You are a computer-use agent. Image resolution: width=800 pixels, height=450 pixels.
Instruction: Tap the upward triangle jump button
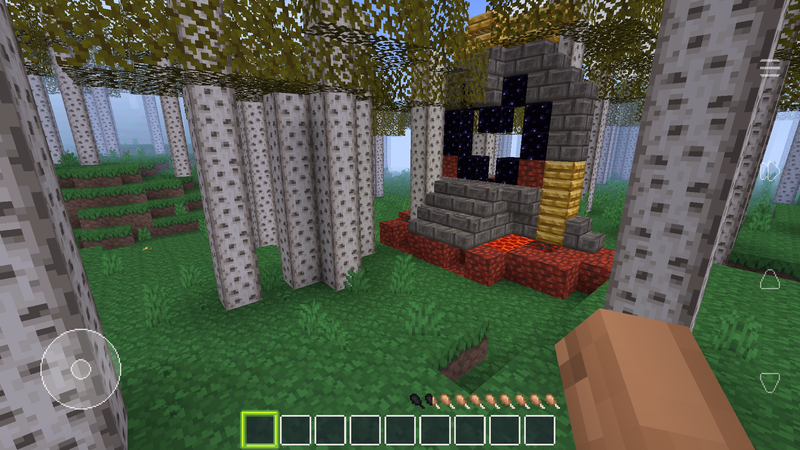coord(770,277)
